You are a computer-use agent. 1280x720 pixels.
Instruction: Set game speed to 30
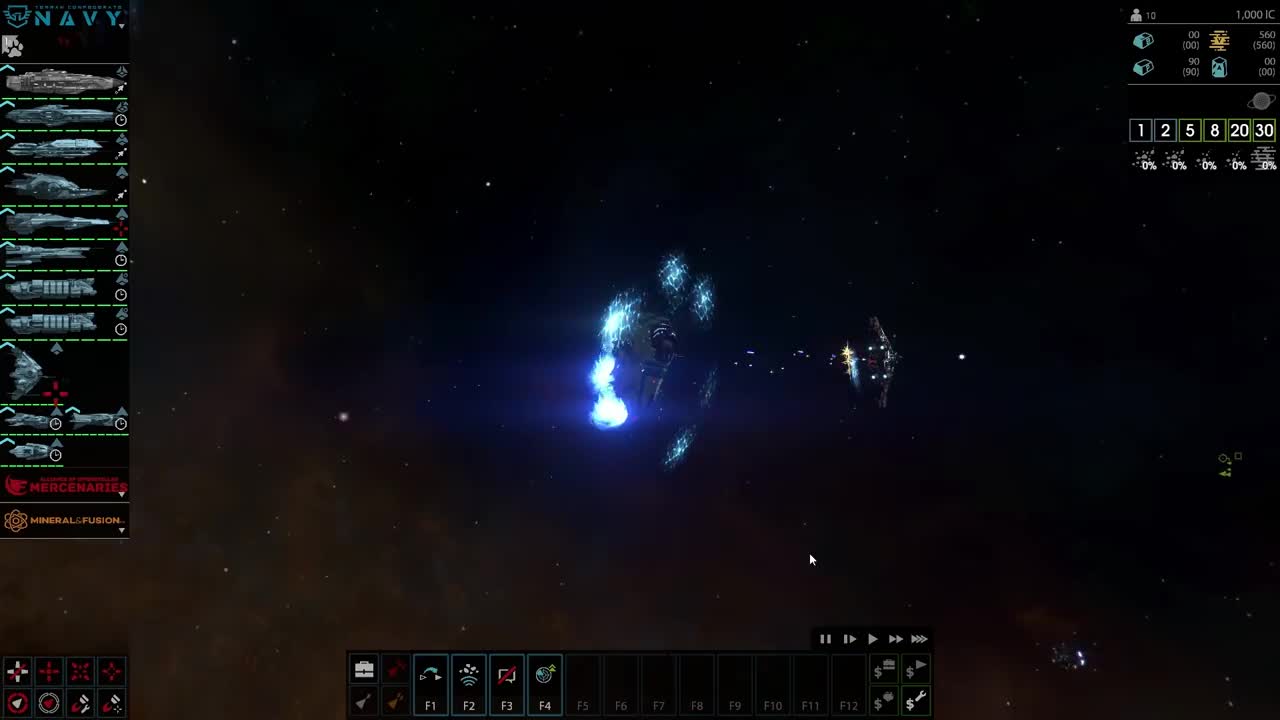(x=1263, y=130)
